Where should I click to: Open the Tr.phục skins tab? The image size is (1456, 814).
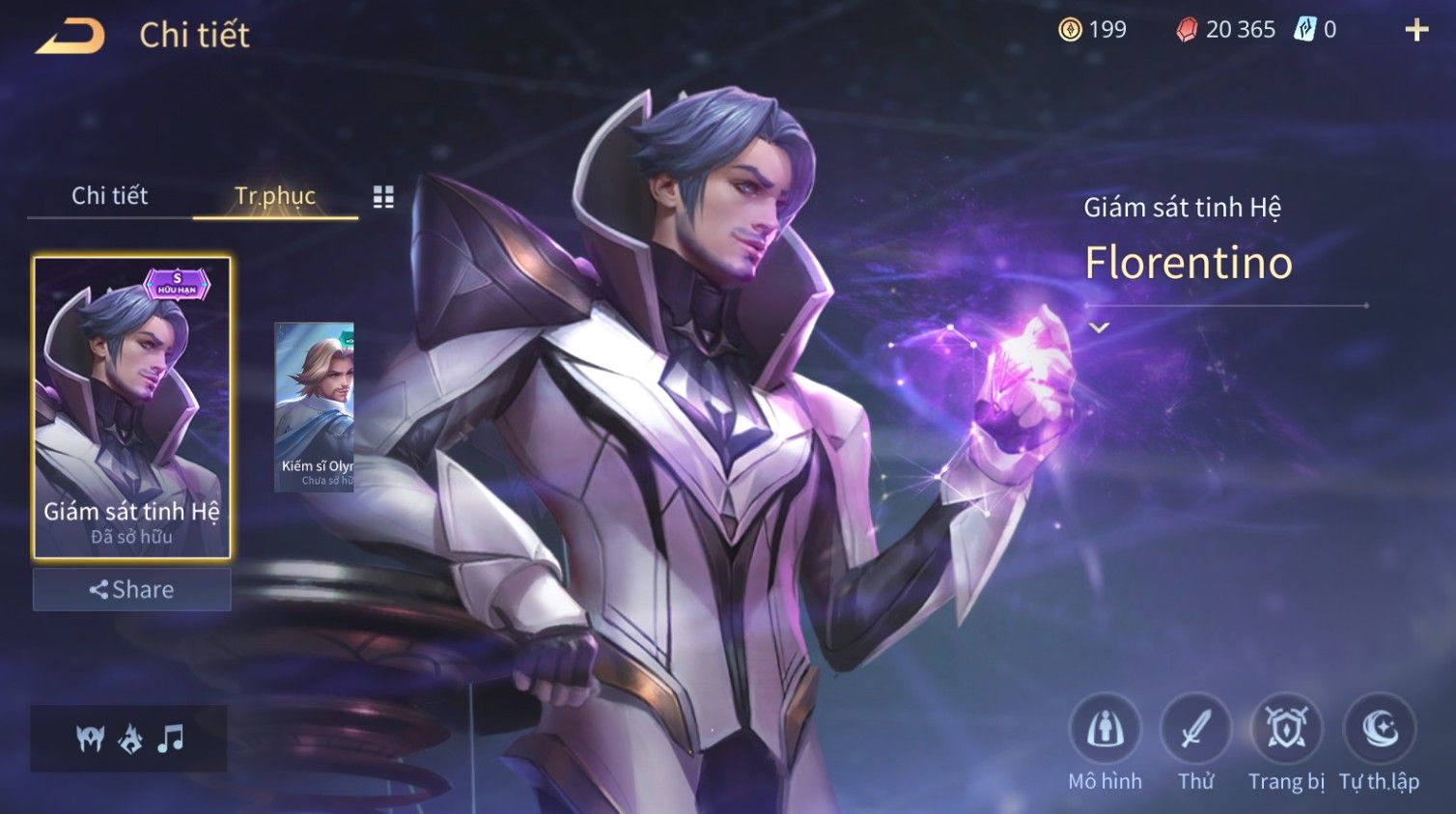coord(275,196)
